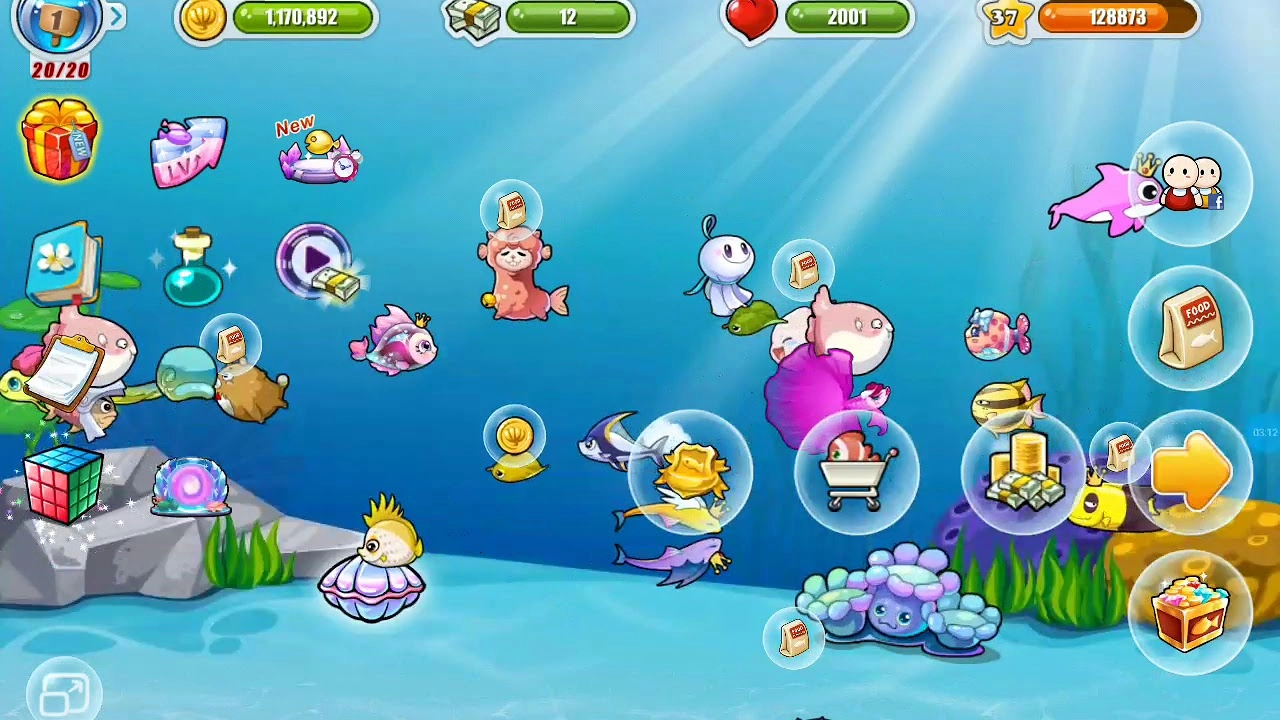This screenshot has width=1280, height=720.
Task: Click the window resize icon at bottom-left
Action: 65,694
